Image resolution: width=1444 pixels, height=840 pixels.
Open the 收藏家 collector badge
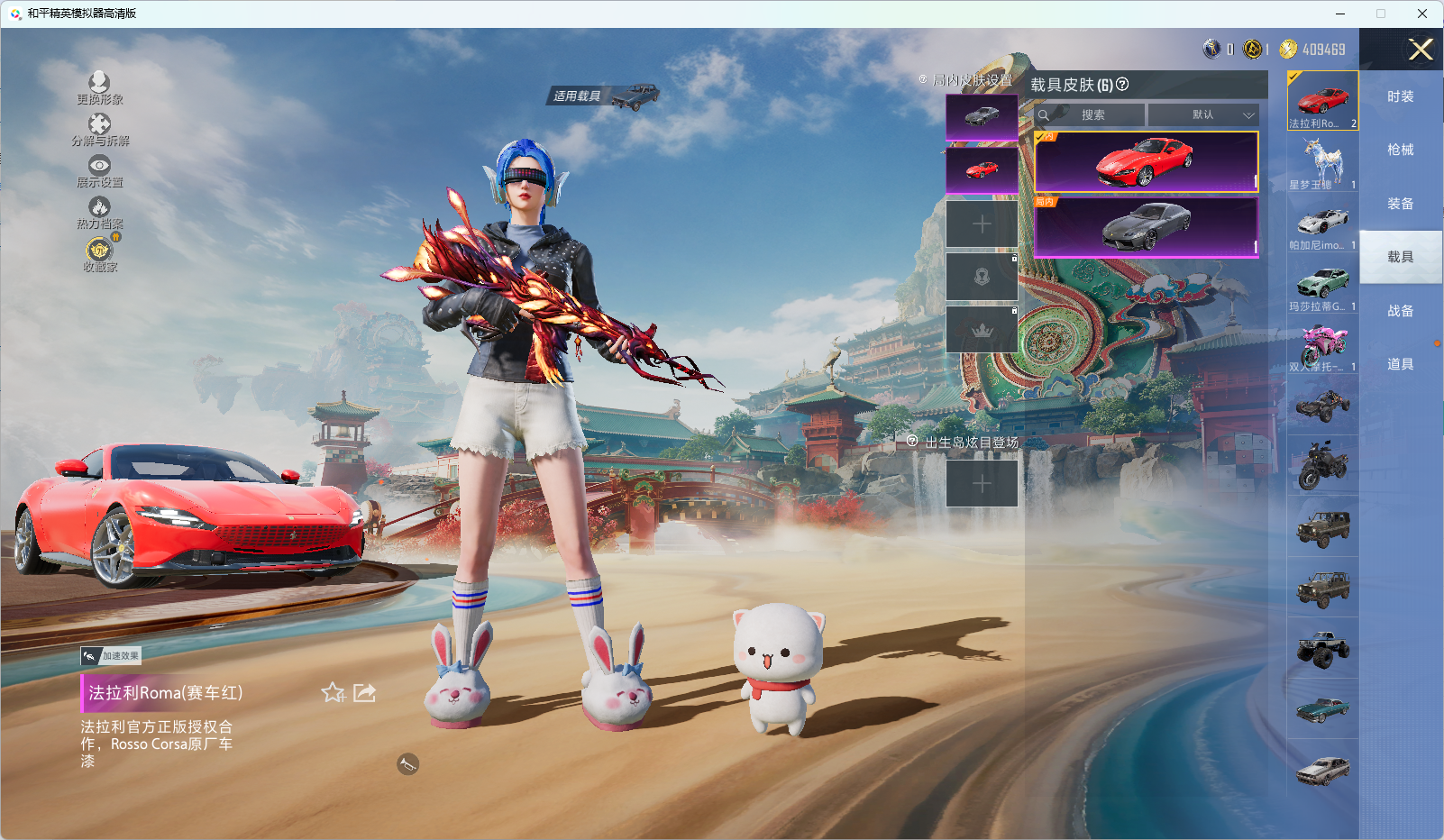click(x=99, y=254)
